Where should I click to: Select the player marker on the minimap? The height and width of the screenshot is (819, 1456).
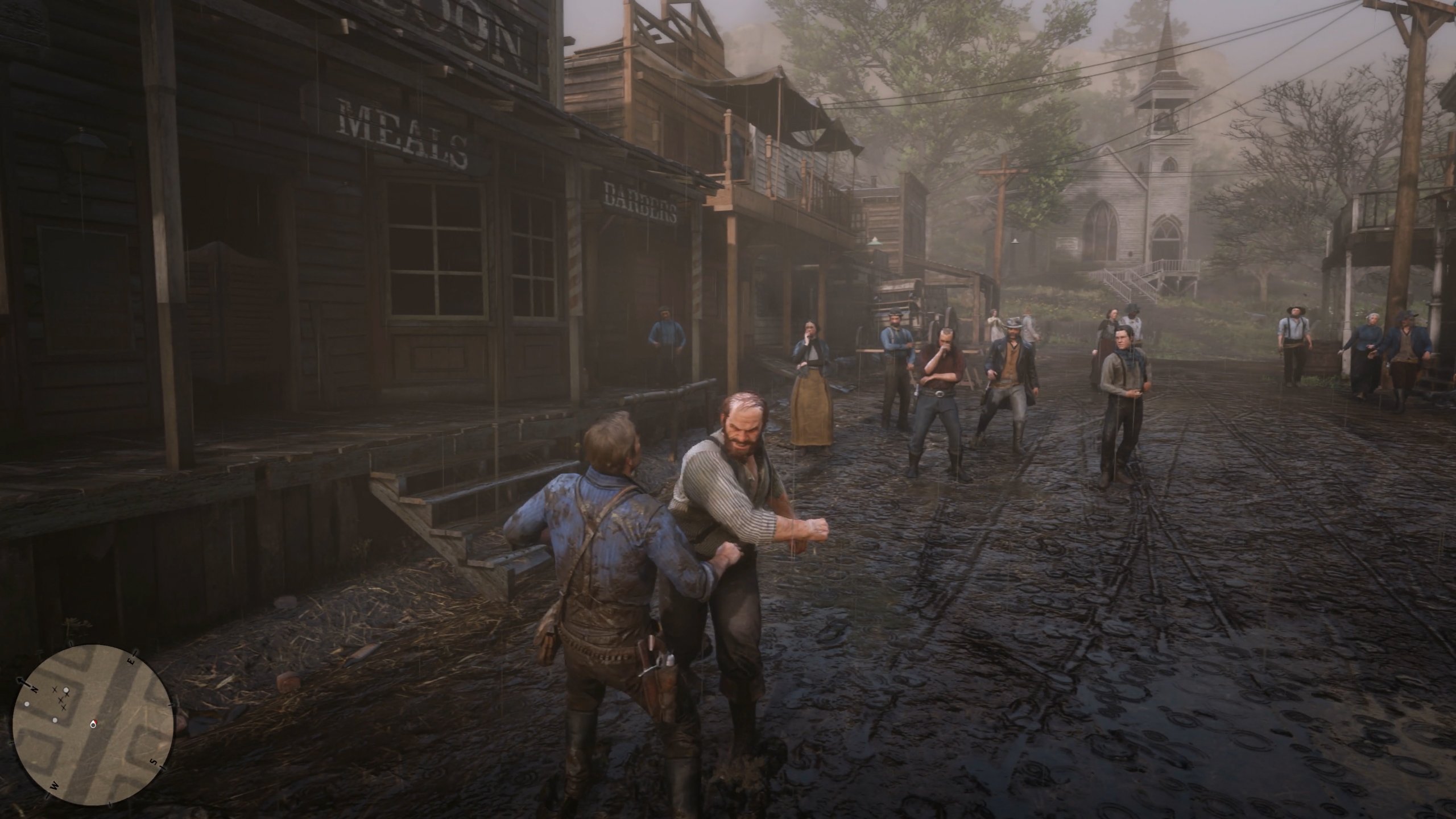[x=93, y=724]
